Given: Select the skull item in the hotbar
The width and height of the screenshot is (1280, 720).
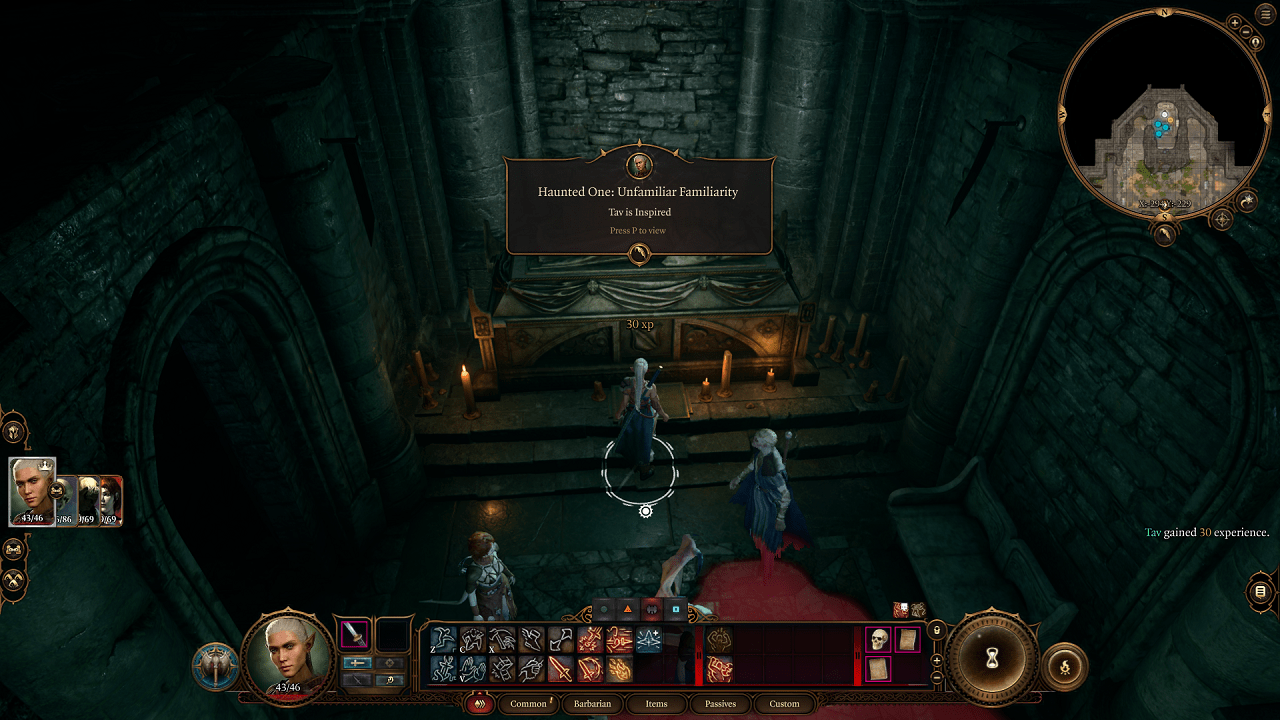Looking at the screenshot, I should coord(878,640).
